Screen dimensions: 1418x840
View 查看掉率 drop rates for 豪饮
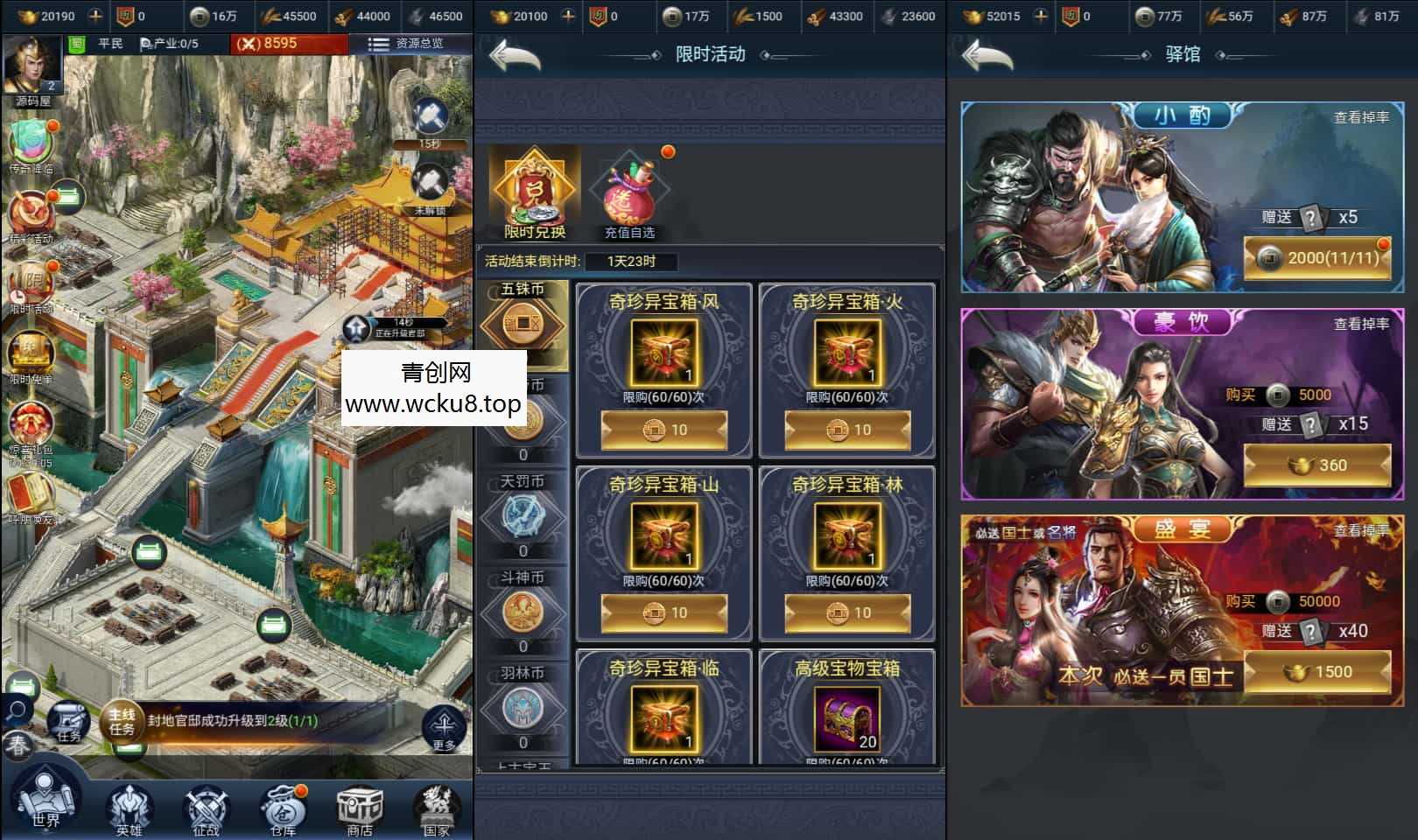coord(1360,324)
